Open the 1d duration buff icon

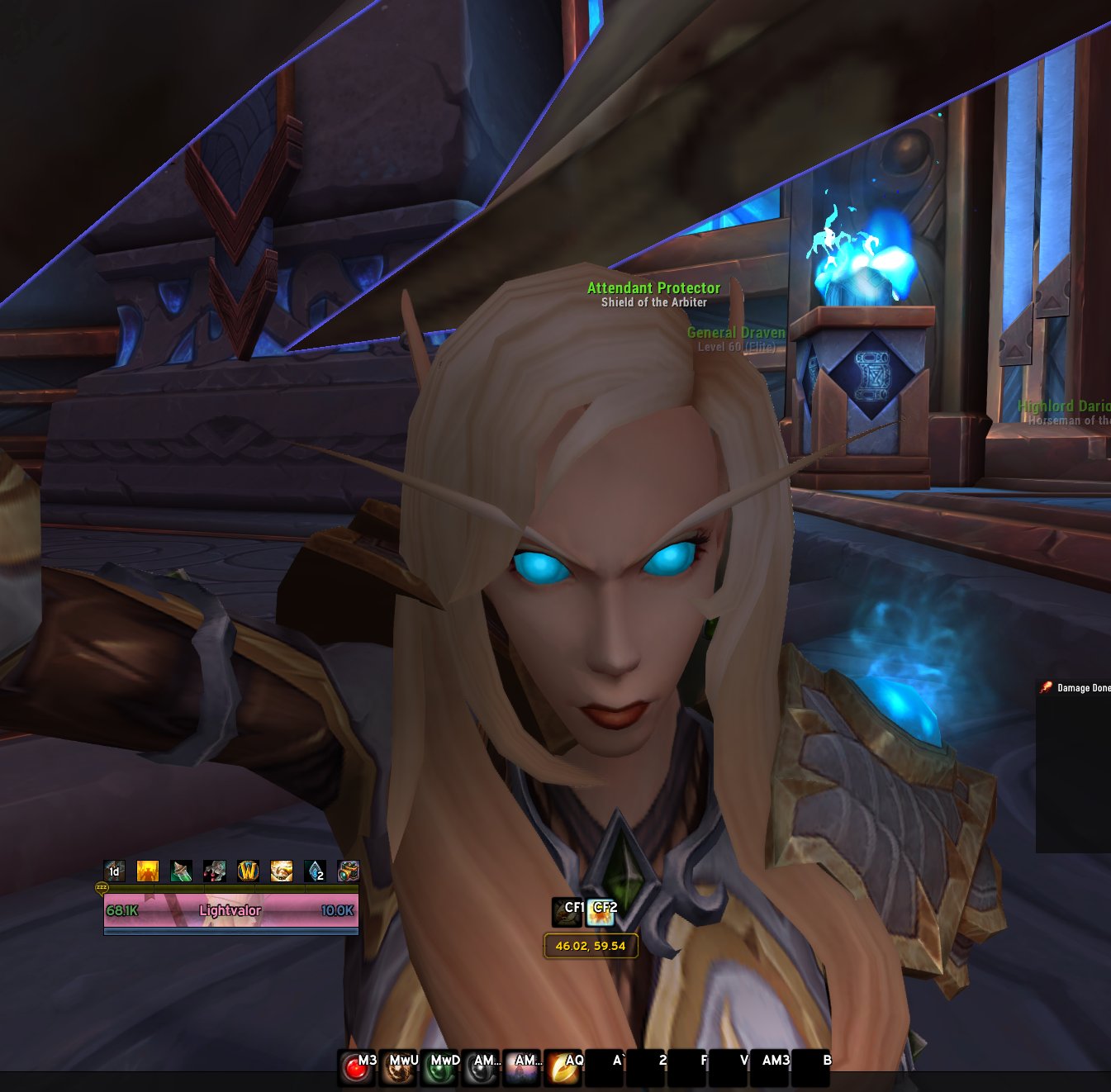point(115,871)
